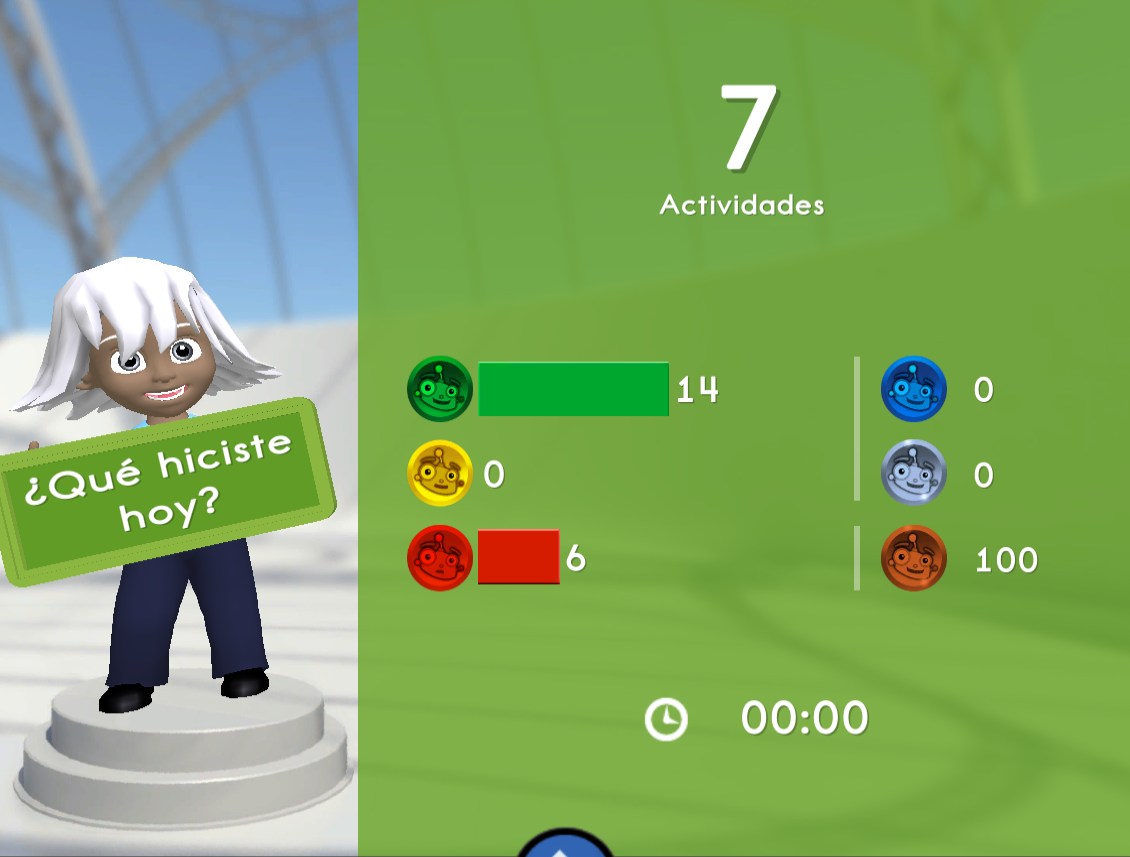This screenshot has width=1130, height=857.
Task: Choose the yellow robot-face coin icon
Action: tap(440, 473)
